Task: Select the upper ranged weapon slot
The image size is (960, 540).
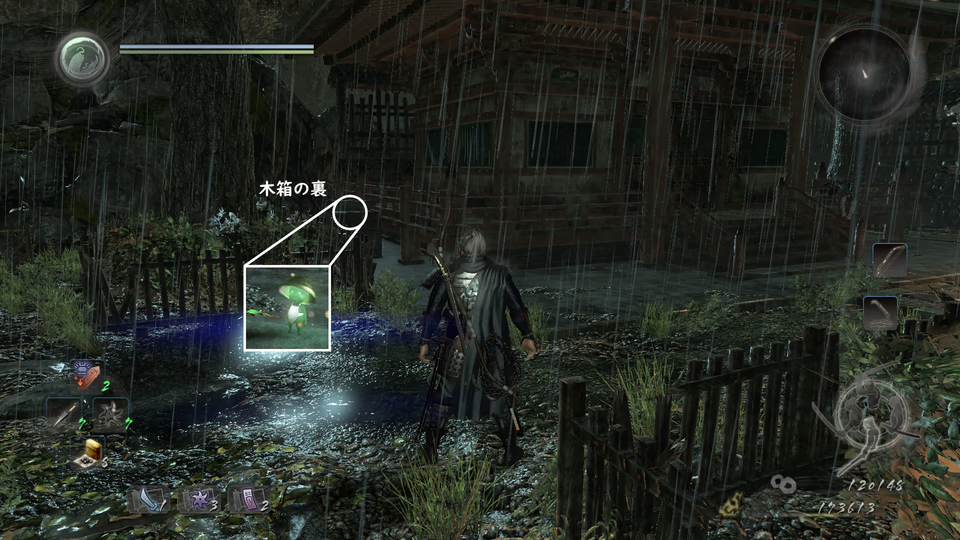Action: point(888,261)
